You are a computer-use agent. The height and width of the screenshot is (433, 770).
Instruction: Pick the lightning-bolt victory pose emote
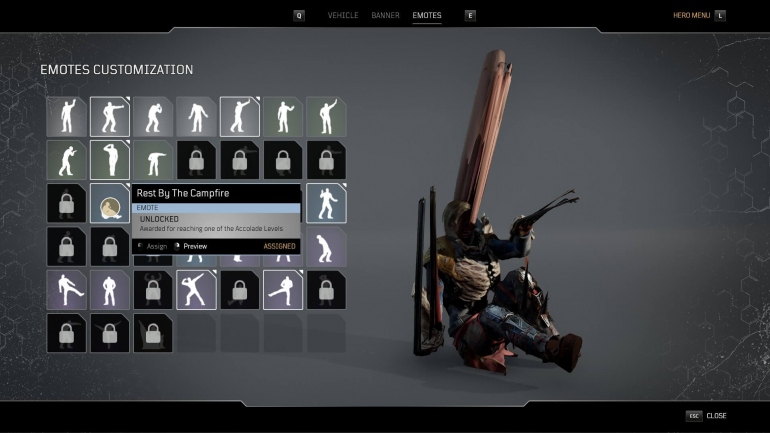[x=197, y=289]
